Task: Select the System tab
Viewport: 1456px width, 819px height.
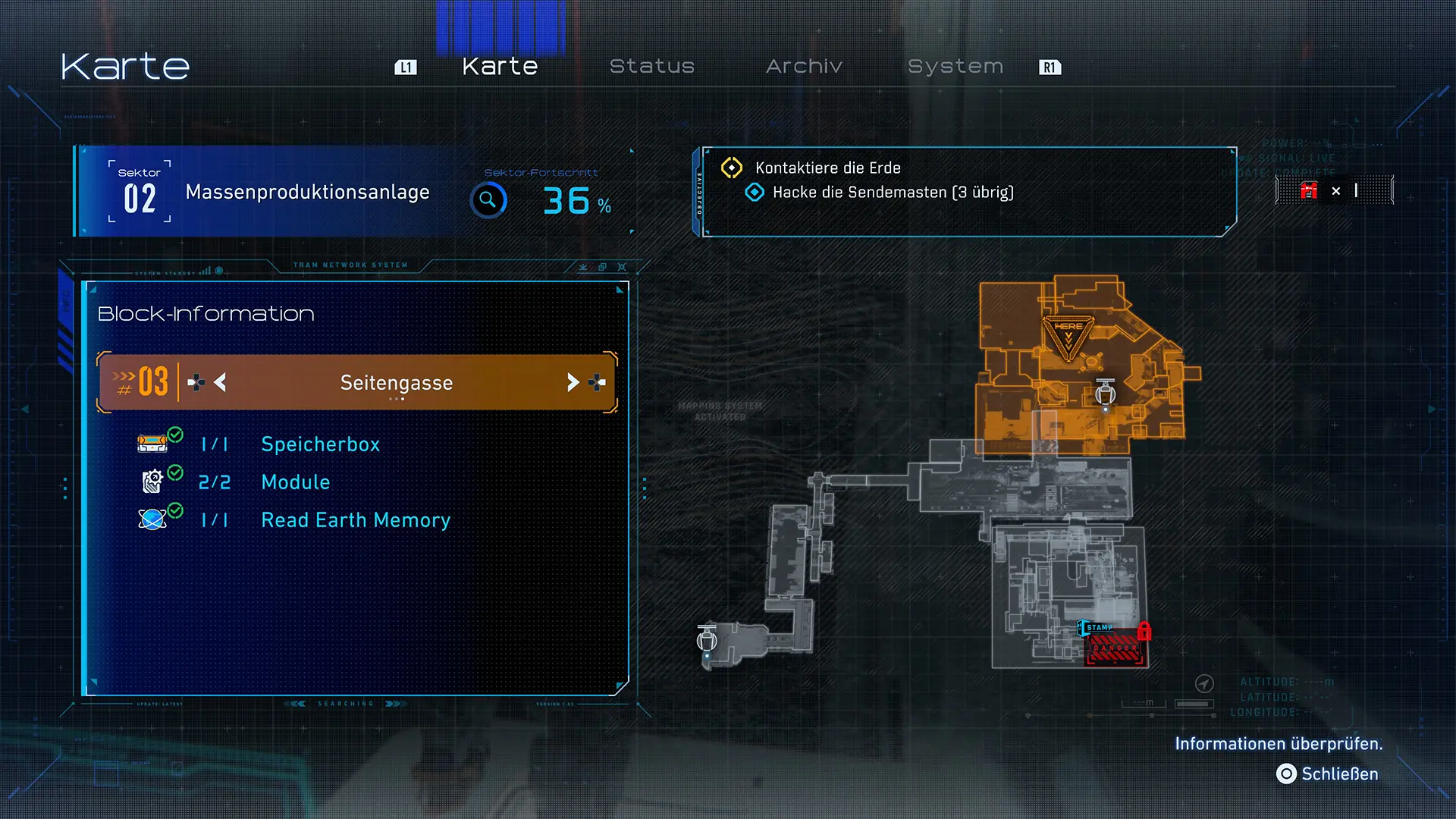Action: point(955,67)
